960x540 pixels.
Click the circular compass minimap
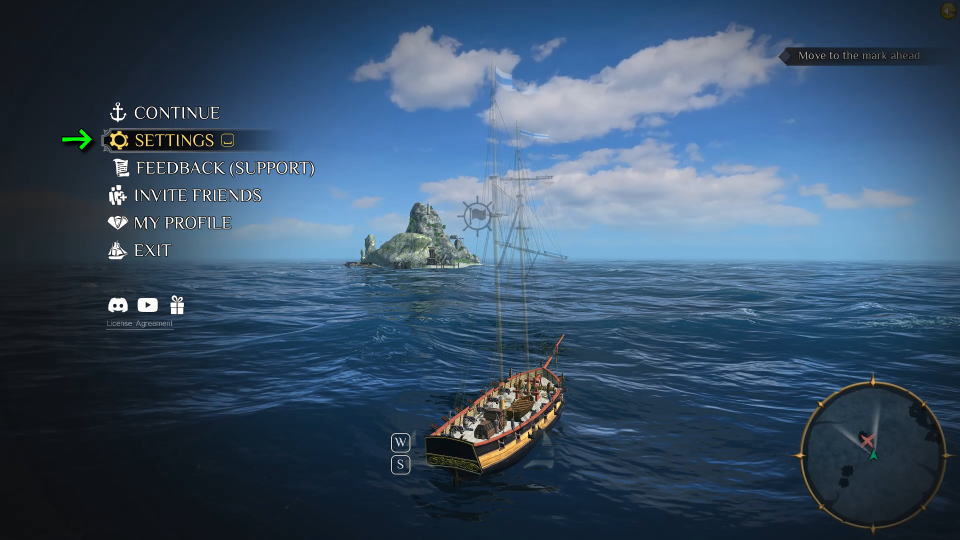pos(872,454)
